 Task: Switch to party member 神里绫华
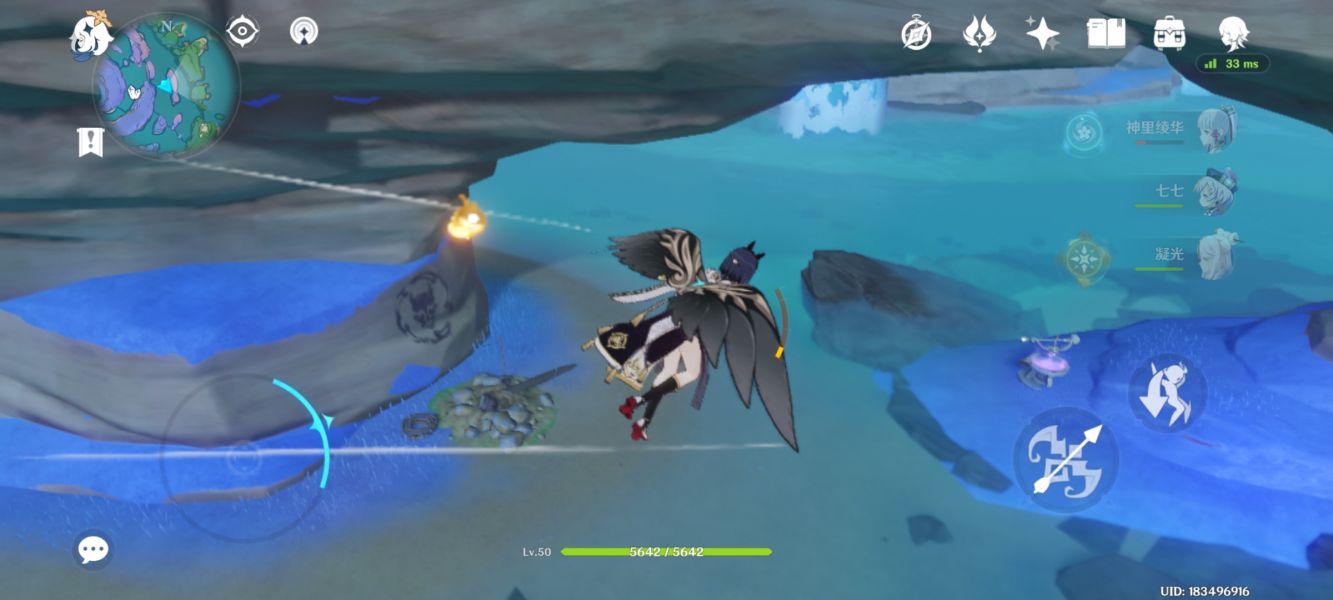1216,131
